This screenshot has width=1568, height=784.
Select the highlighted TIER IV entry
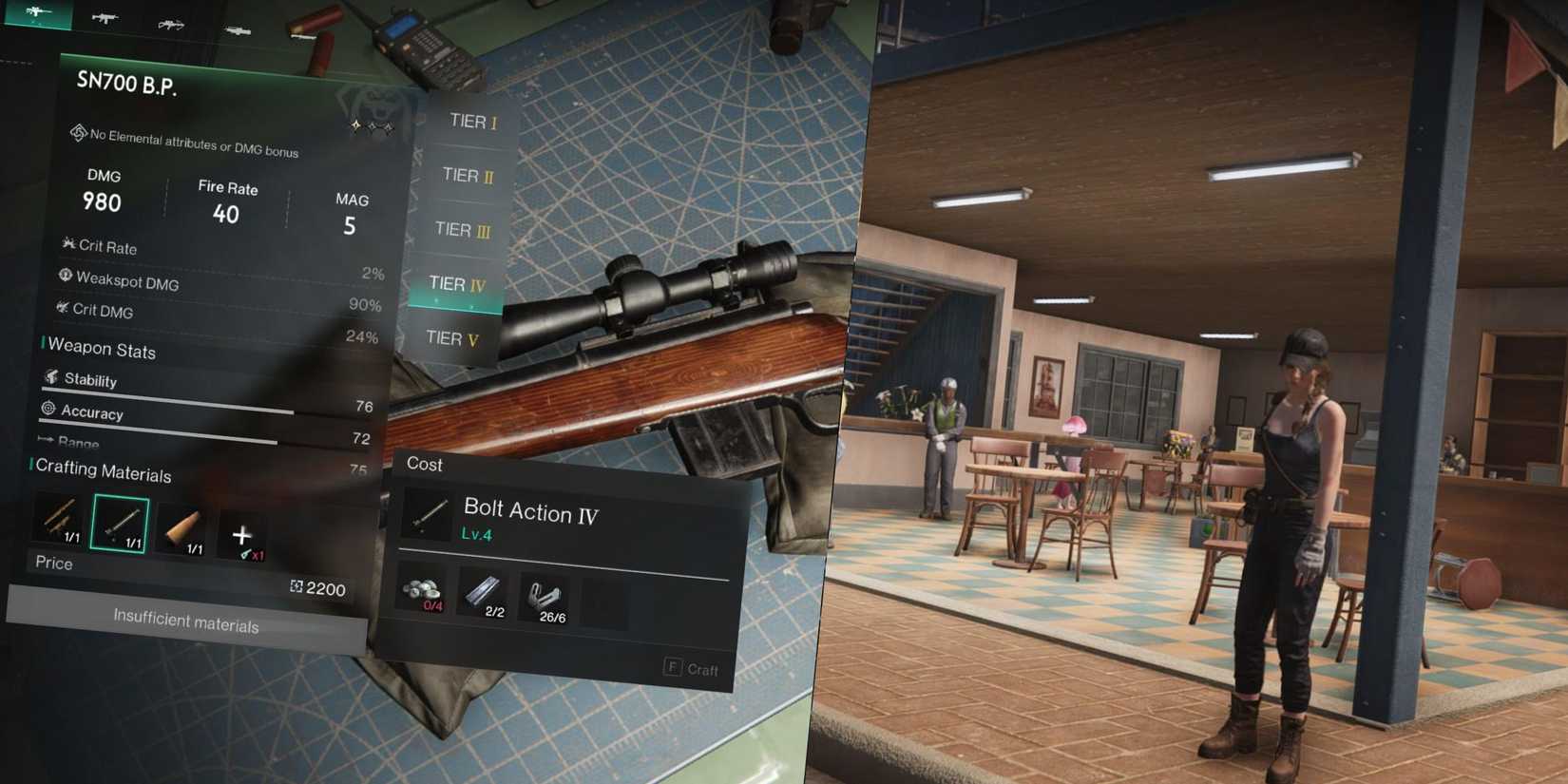456,284
